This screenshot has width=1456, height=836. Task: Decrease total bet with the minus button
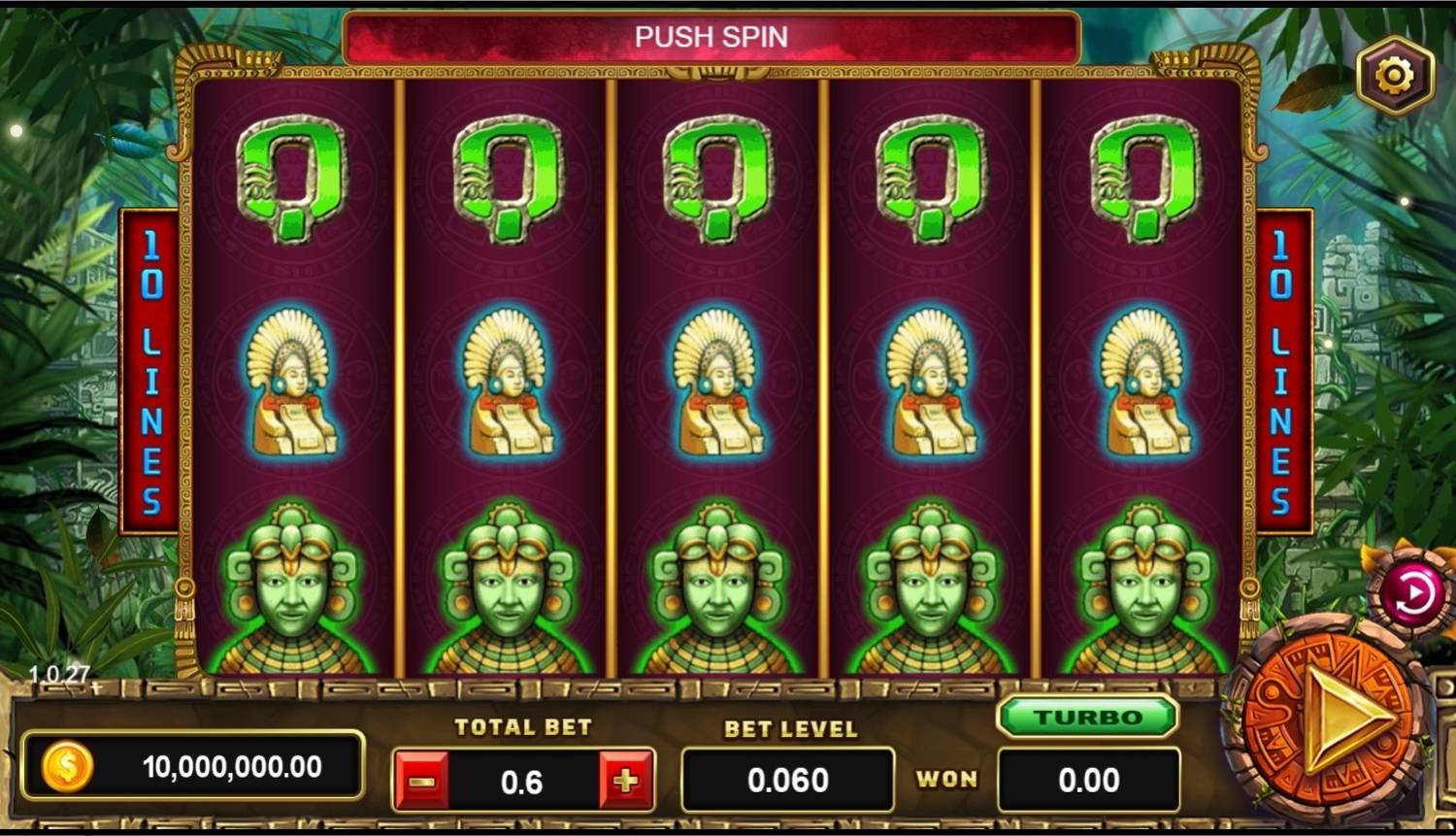click(421, 781)
